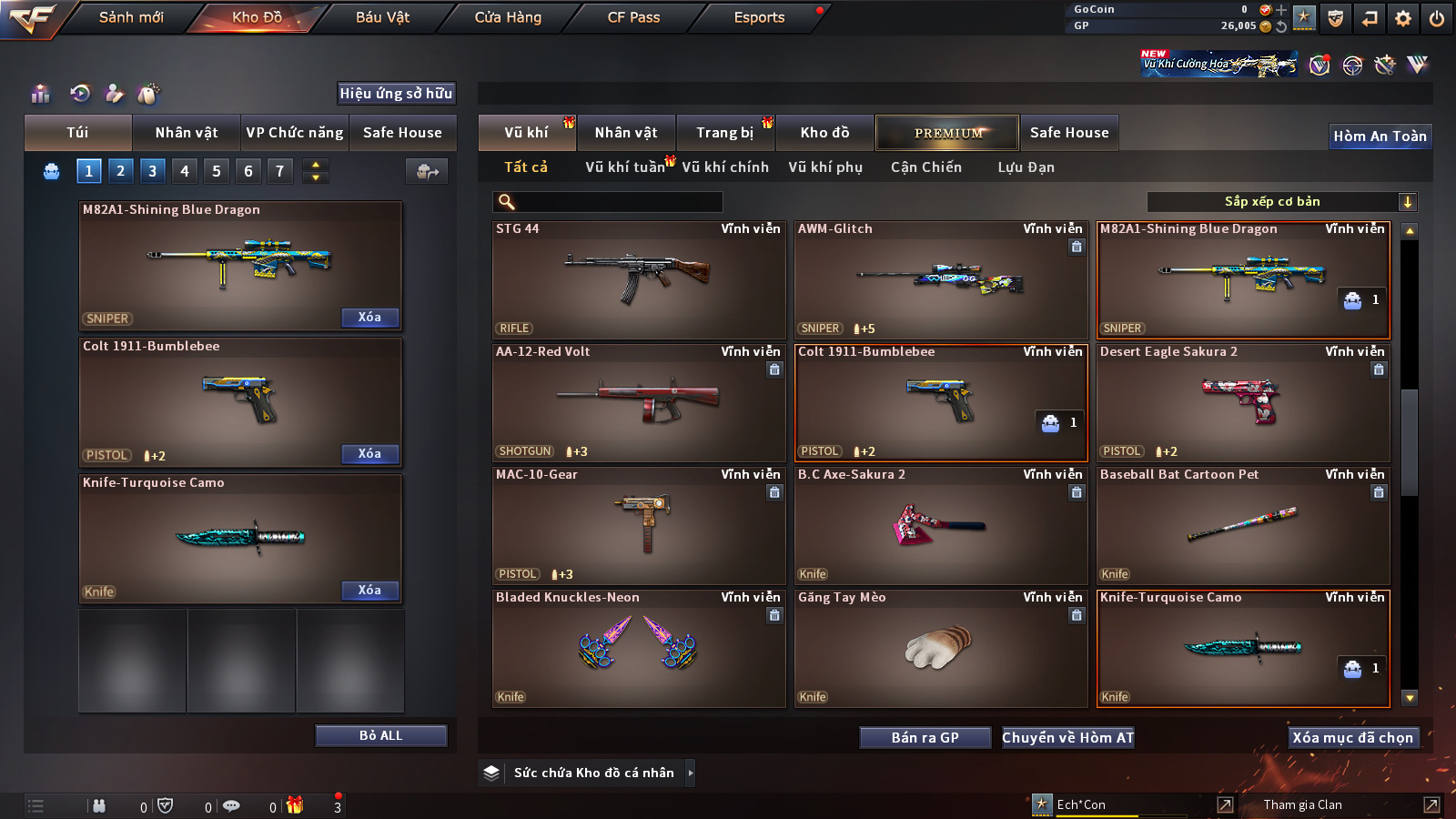Open the CF Pass menu
The image size is (1456, 819).
coord(633,17)
